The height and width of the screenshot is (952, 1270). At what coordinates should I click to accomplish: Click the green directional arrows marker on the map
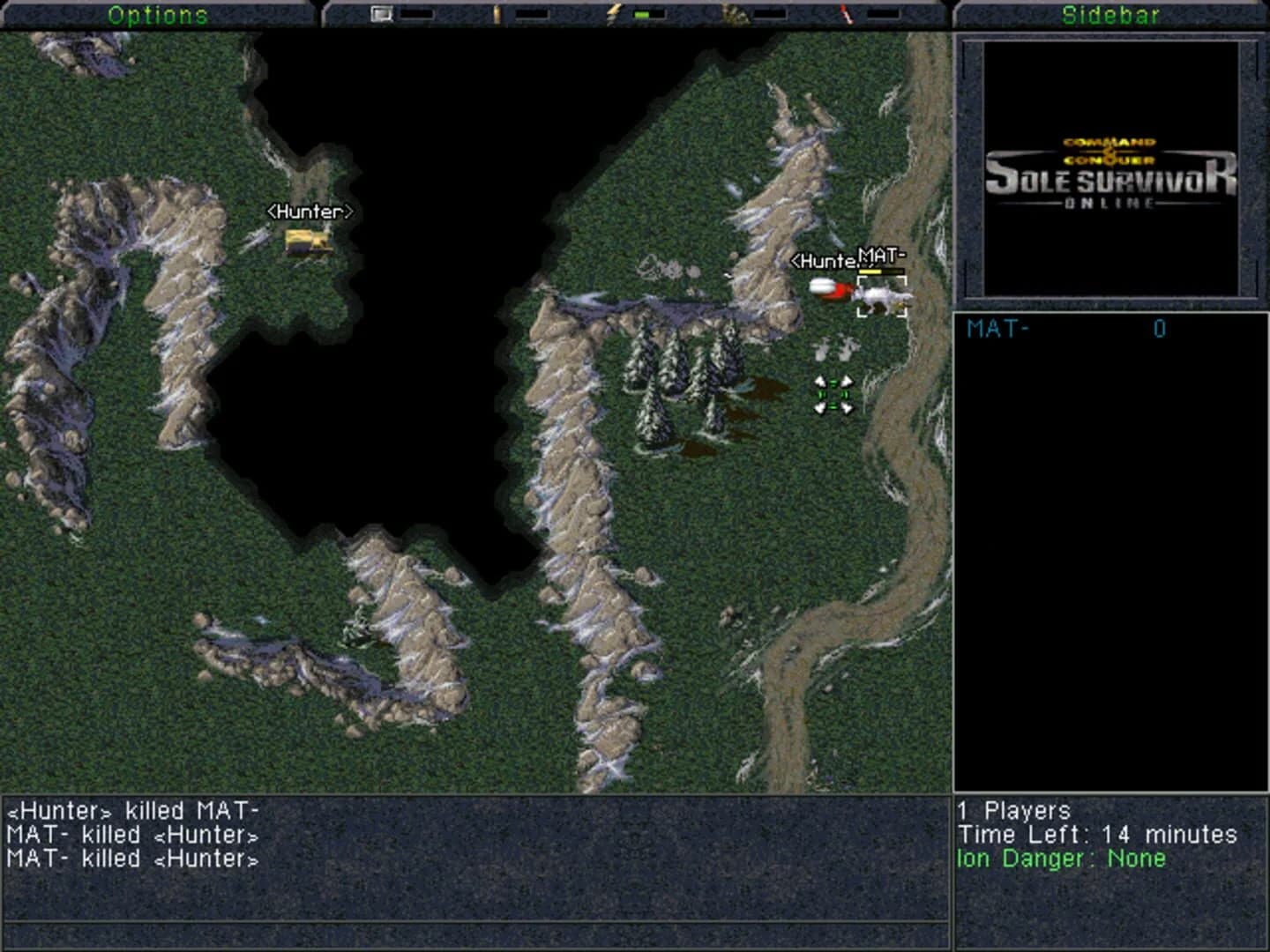833,397
